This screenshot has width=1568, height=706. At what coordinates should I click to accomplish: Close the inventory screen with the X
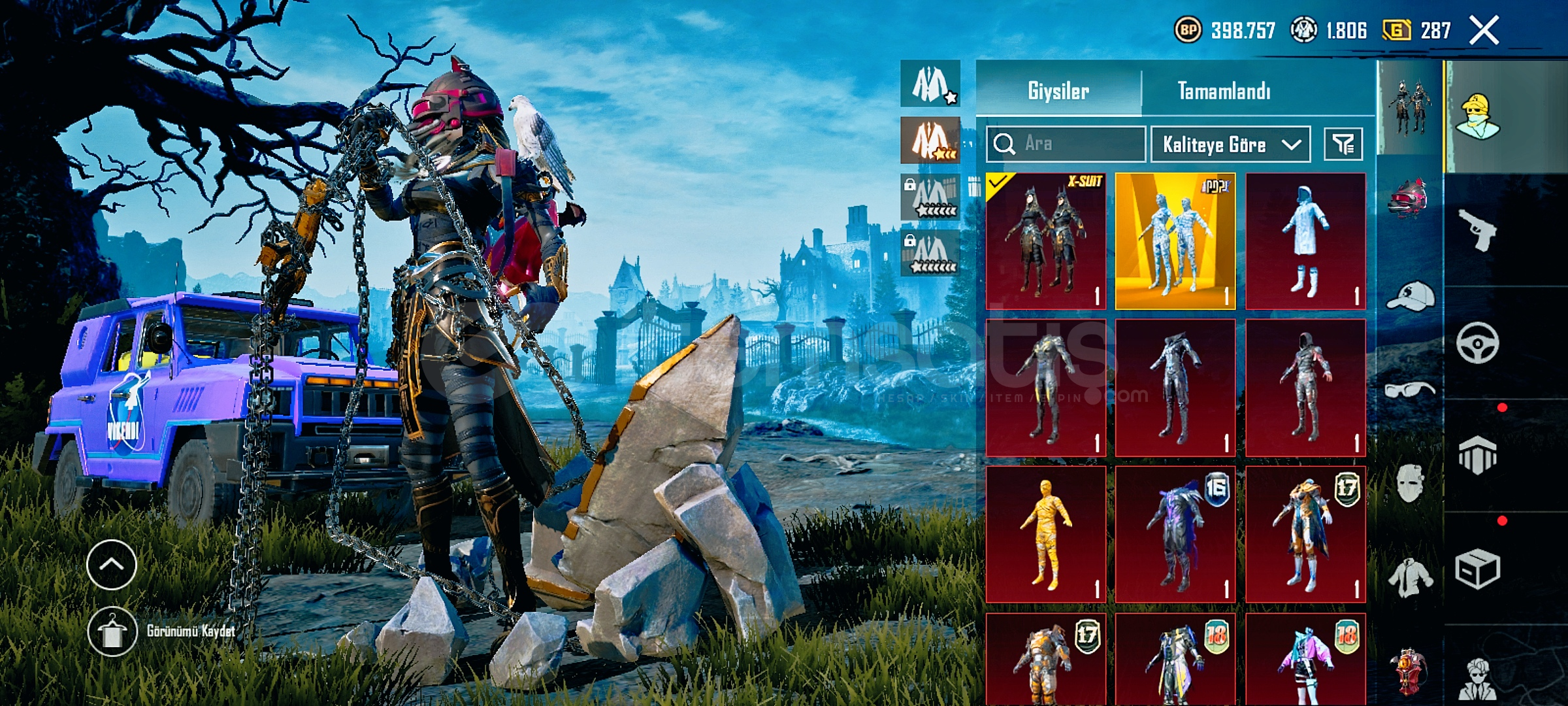pos(1484,31)
